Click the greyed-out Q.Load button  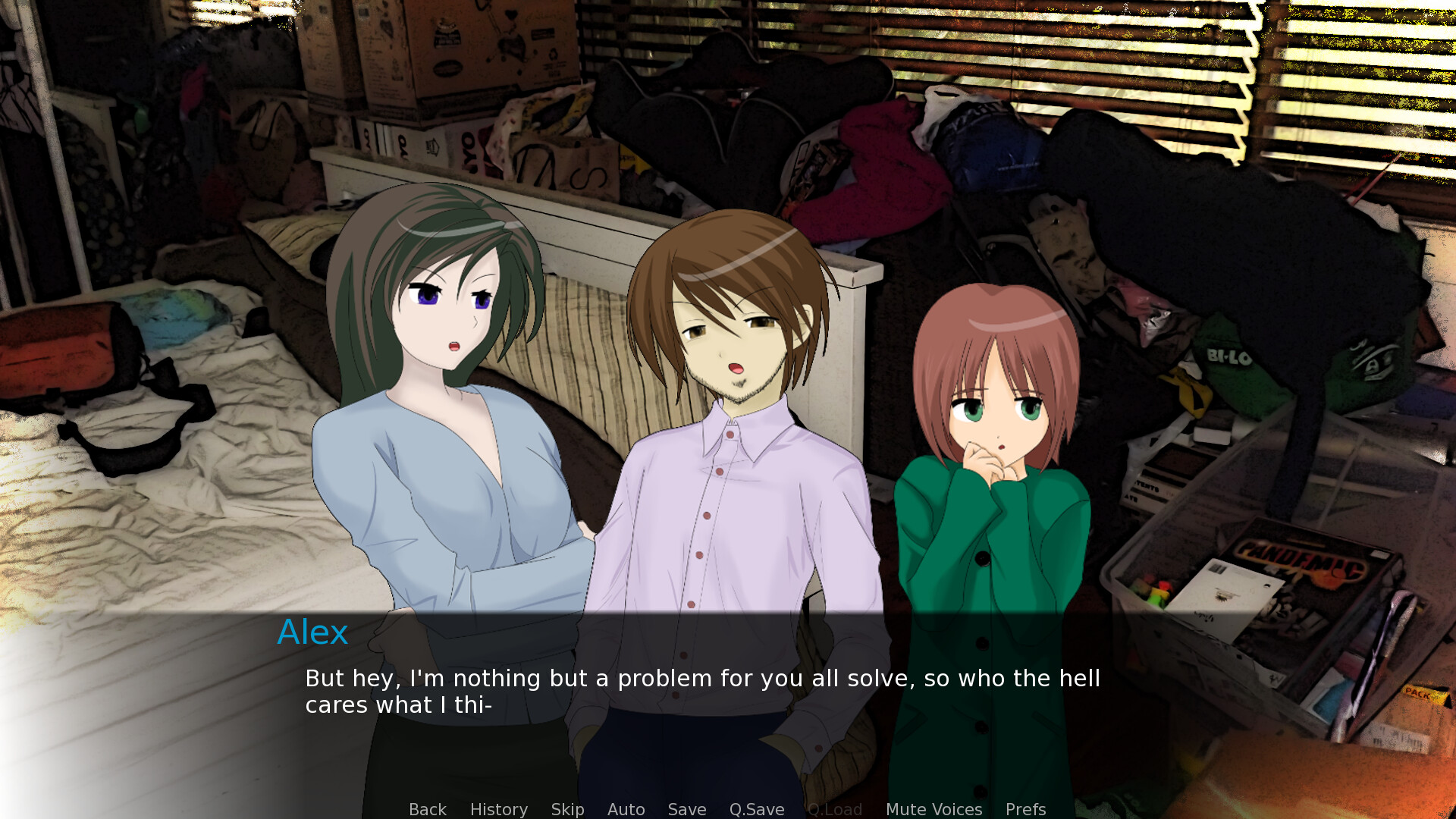(x=834, y=809)
